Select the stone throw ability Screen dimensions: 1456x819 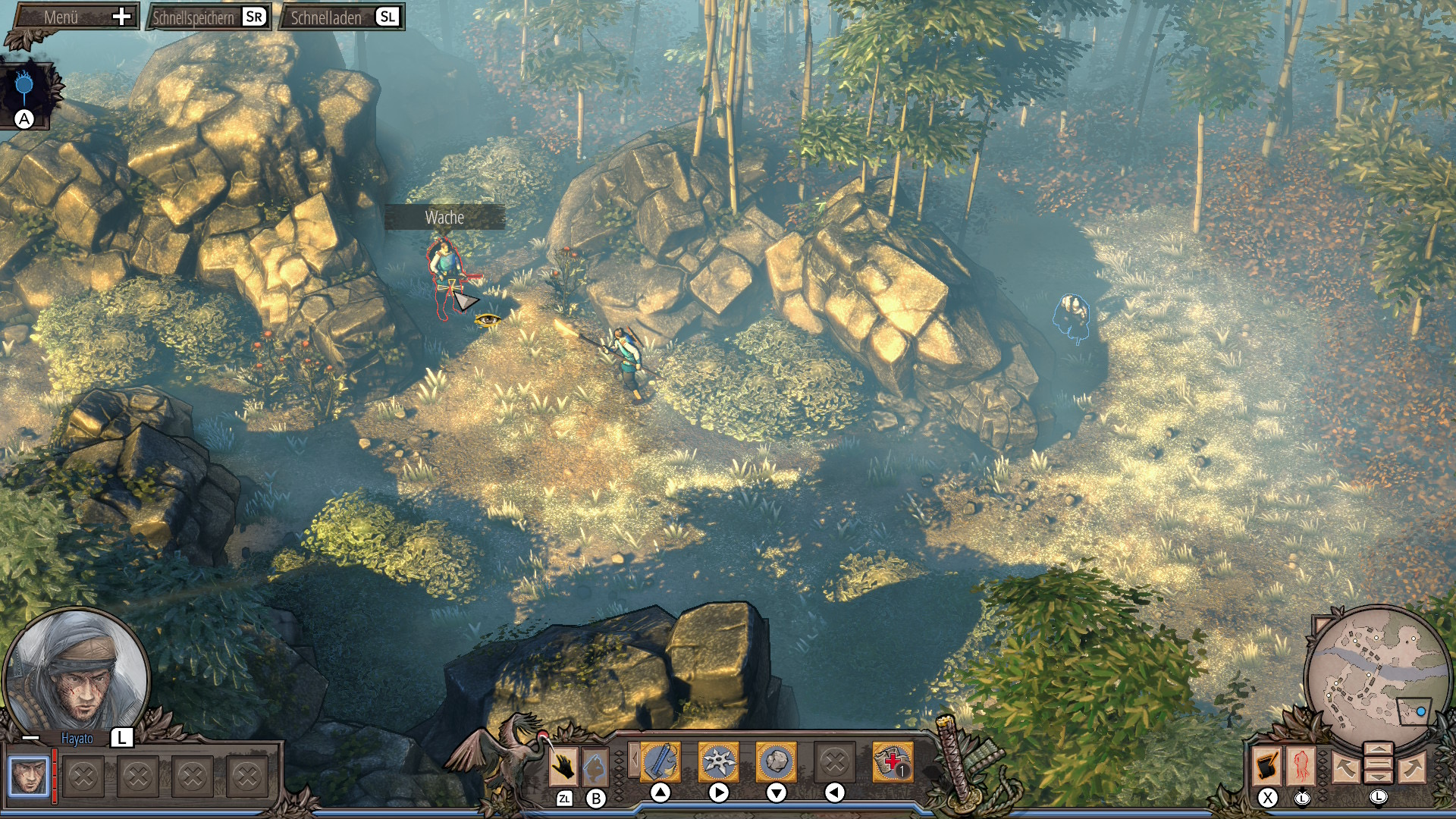pyautogui.click(x=776, y=761)
